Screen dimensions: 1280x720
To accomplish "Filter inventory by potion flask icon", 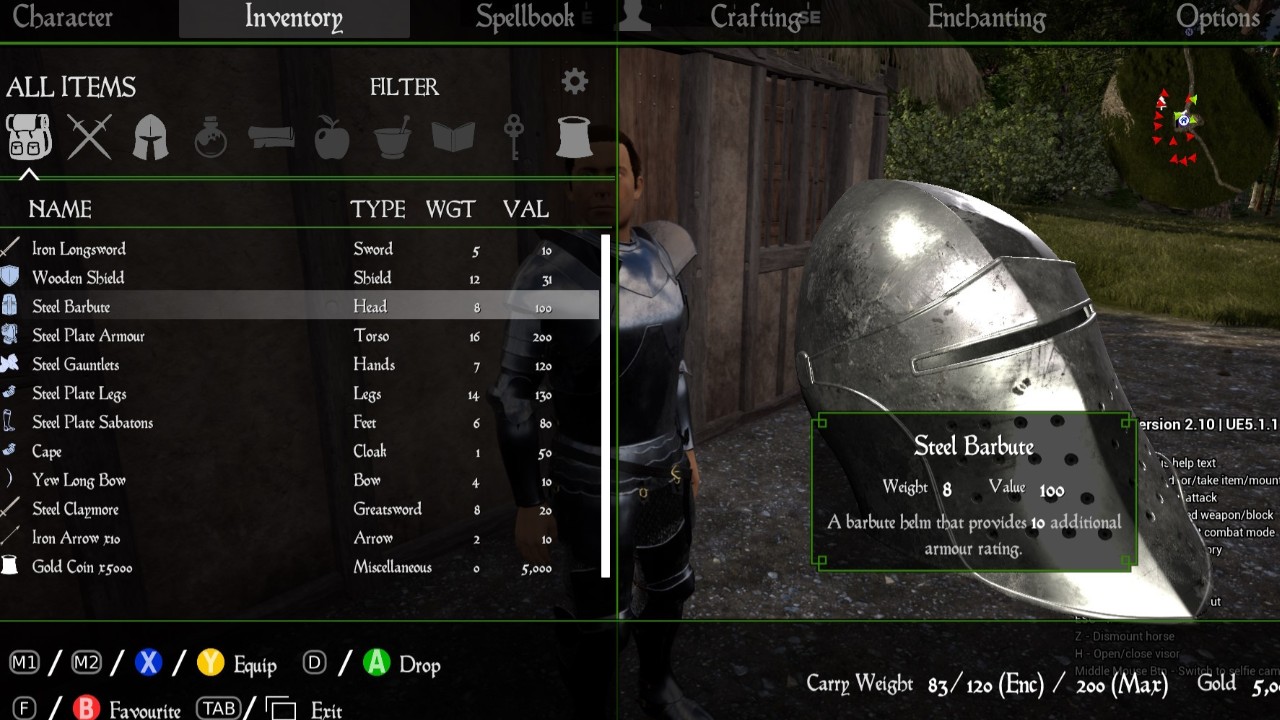I will [x=211, y=136].
